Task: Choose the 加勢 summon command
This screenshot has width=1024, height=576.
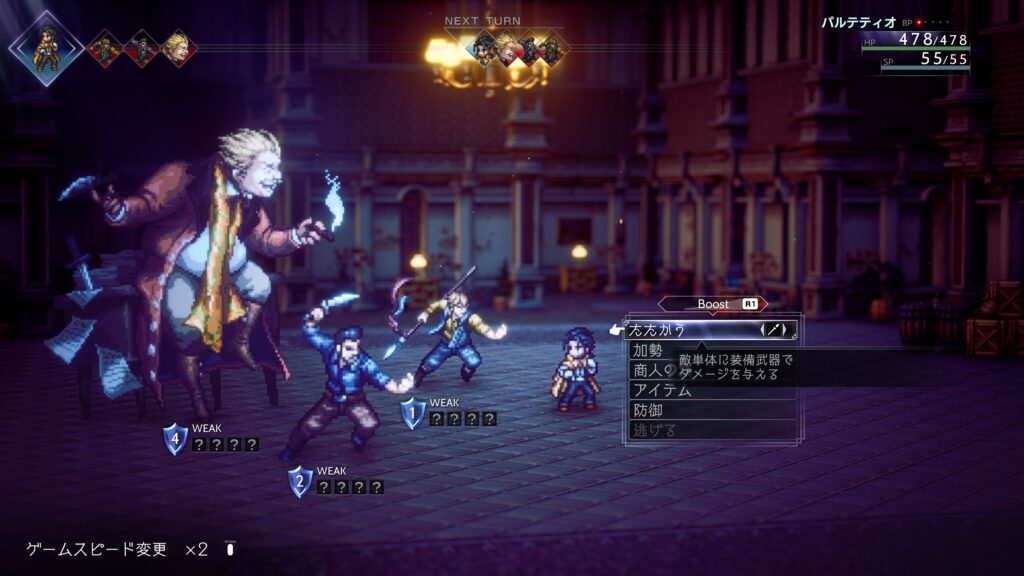Action: coord(648,350)
